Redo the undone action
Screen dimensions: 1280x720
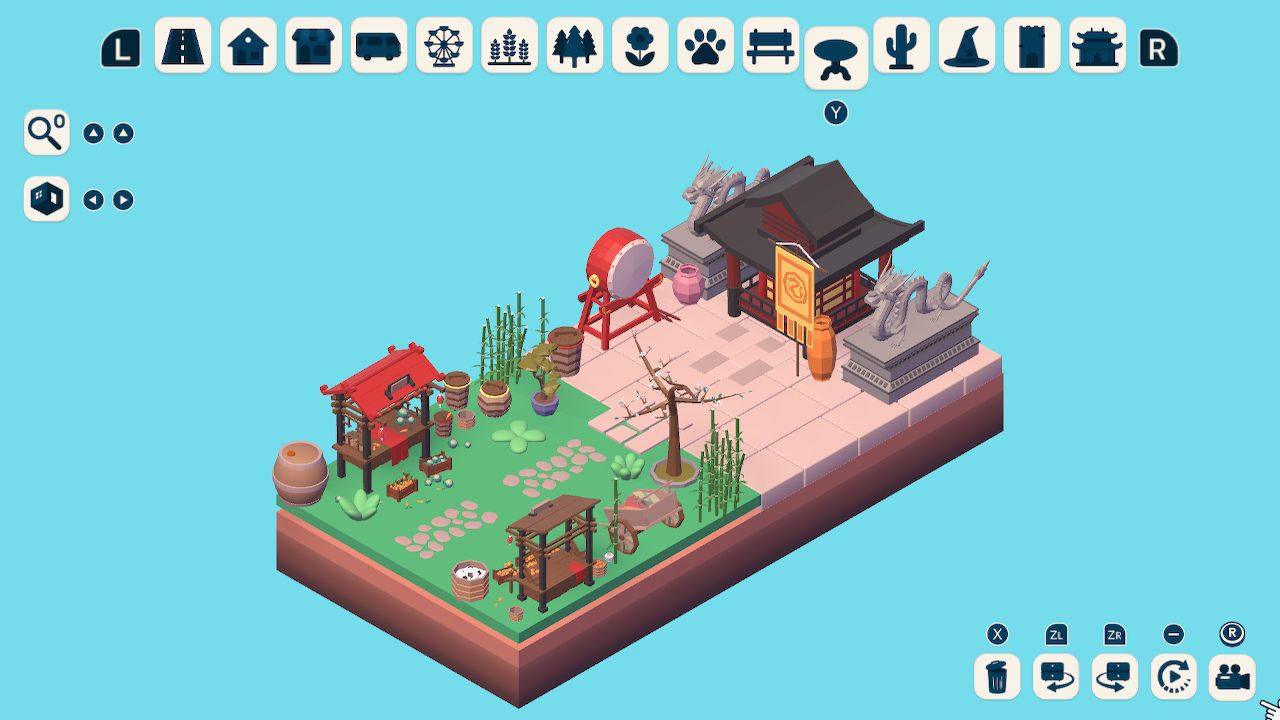click(1114, 676)
